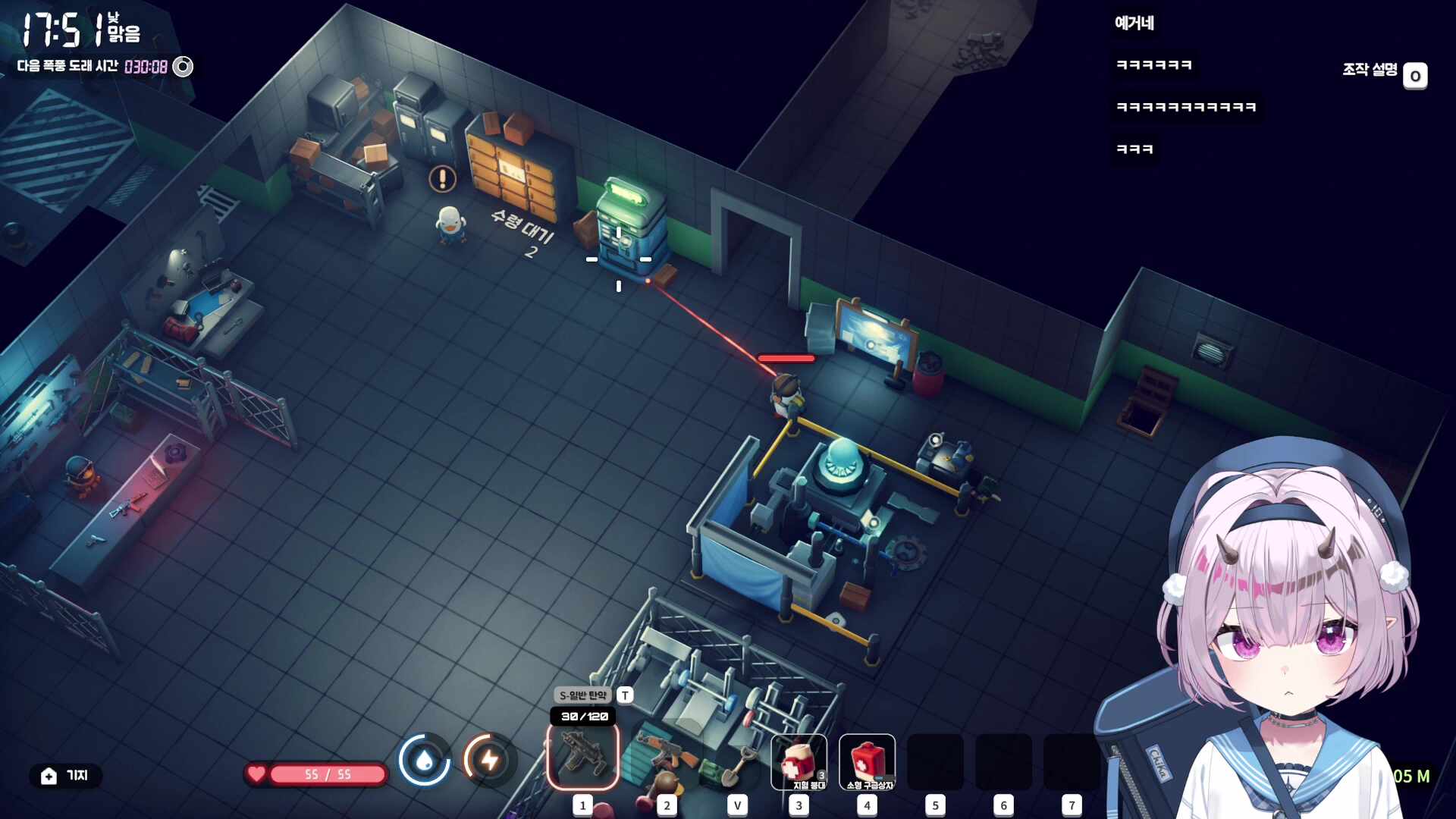Viewport: 1456px width, 819px height.
Task: Select the small first aid kit slot
Action: tap(867, 762)
